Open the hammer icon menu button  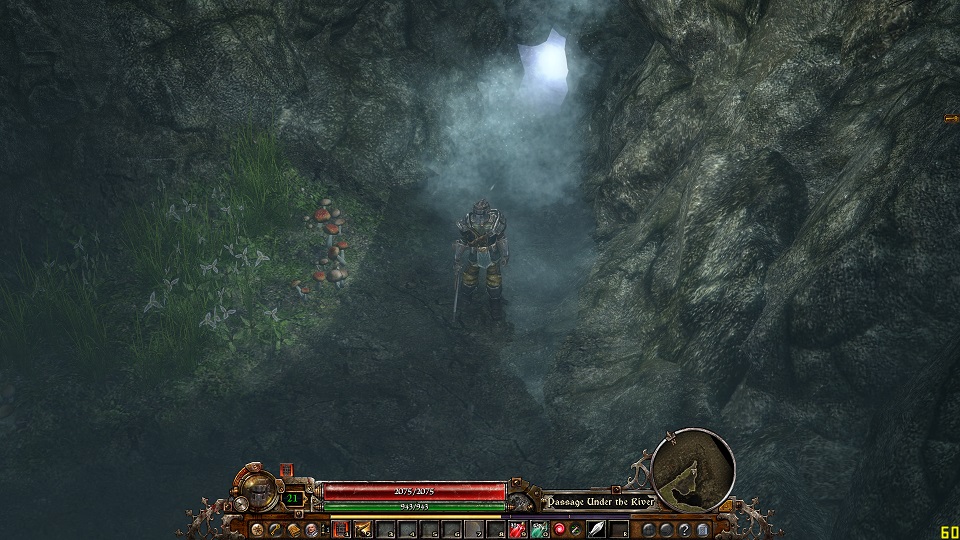275,529
